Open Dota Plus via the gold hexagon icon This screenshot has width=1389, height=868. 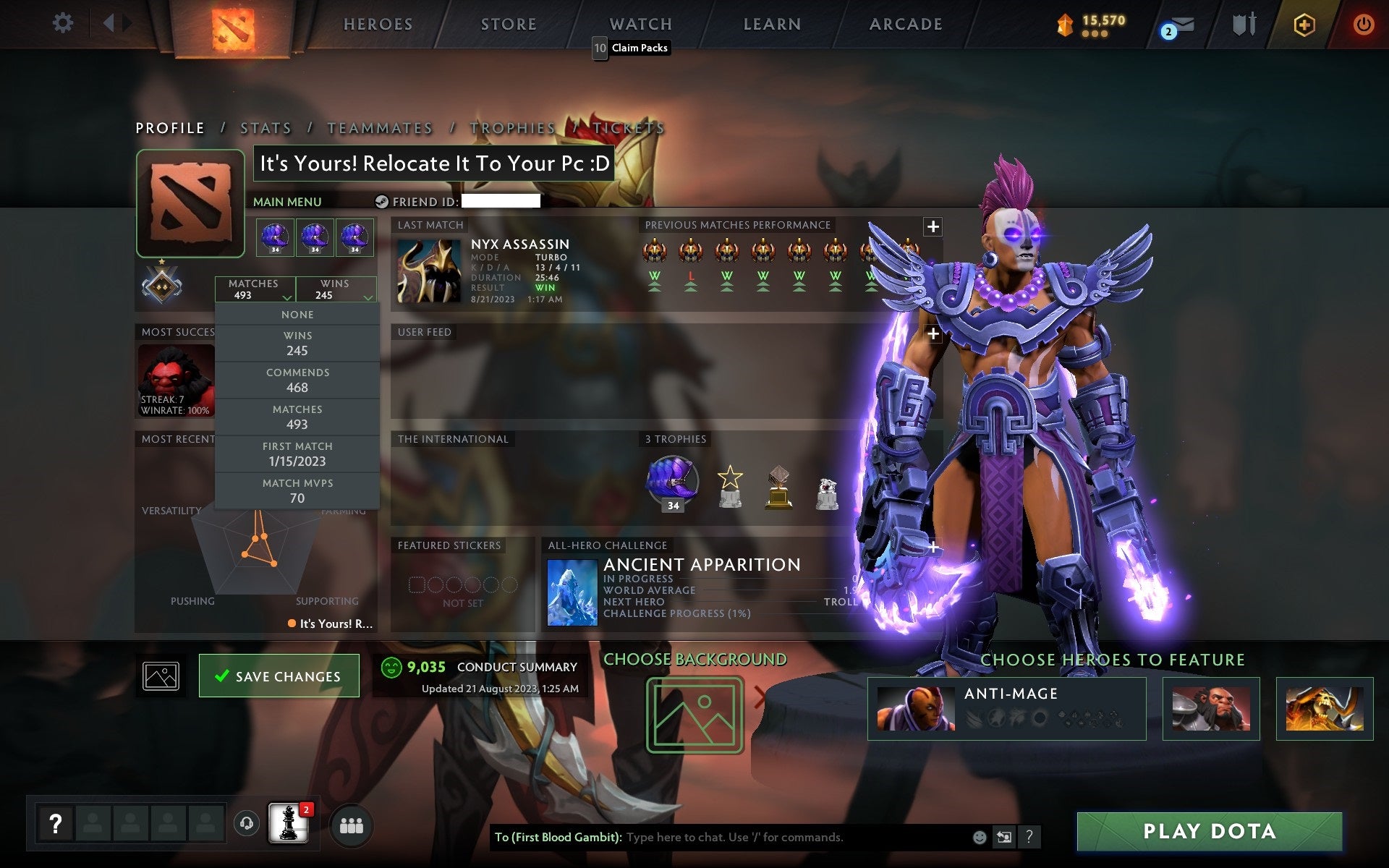pyautogui.click(x=1304, y=24)
